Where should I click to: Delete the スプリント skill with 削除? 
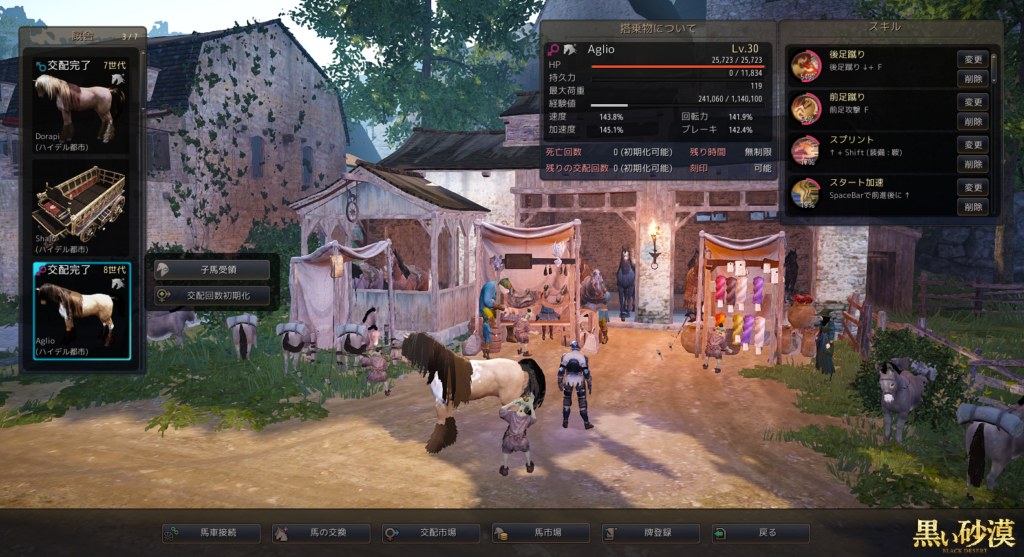pos(973,164)
